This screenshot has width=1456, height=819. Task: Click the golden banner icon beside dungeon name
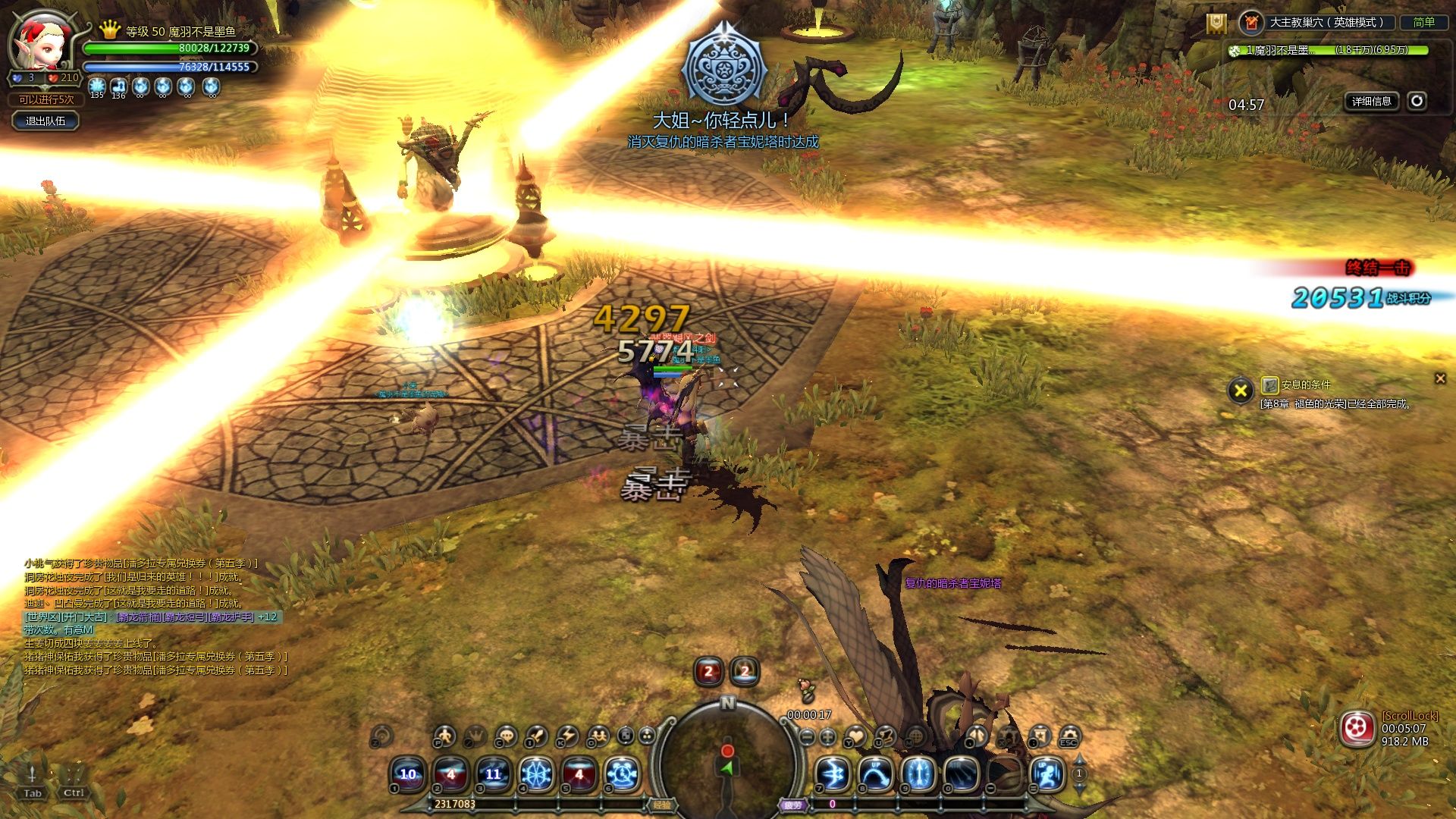click(1216, 24)
